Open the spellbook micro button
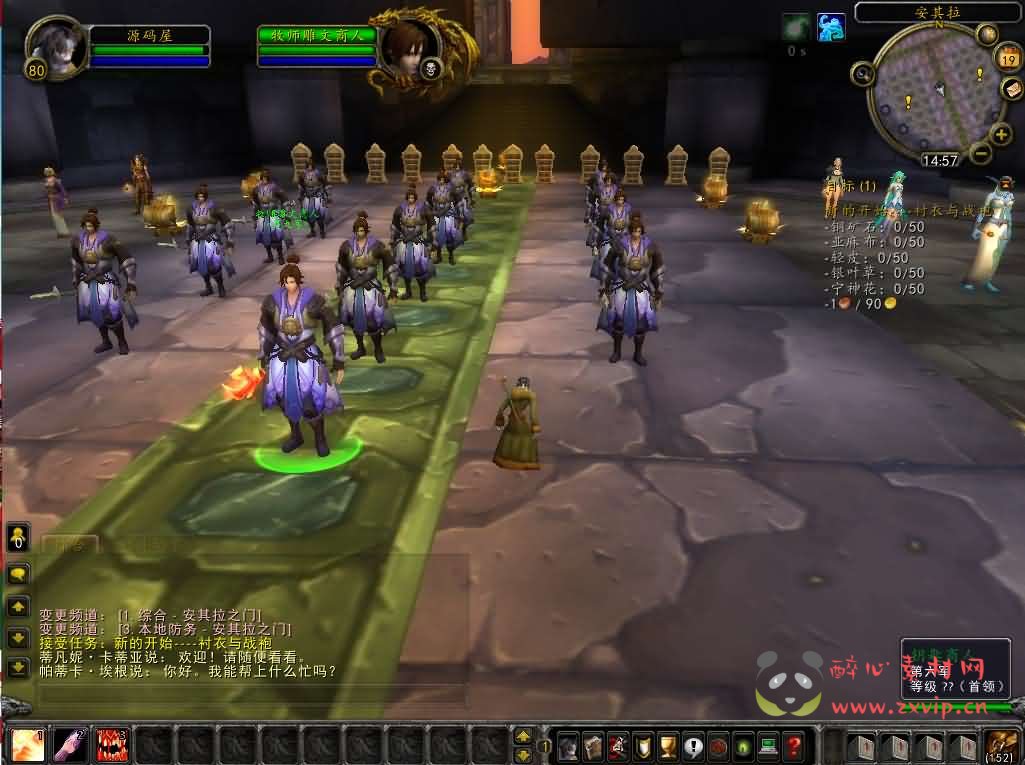The height and width of the screenshot is (765, 1025). click(593, 745)
